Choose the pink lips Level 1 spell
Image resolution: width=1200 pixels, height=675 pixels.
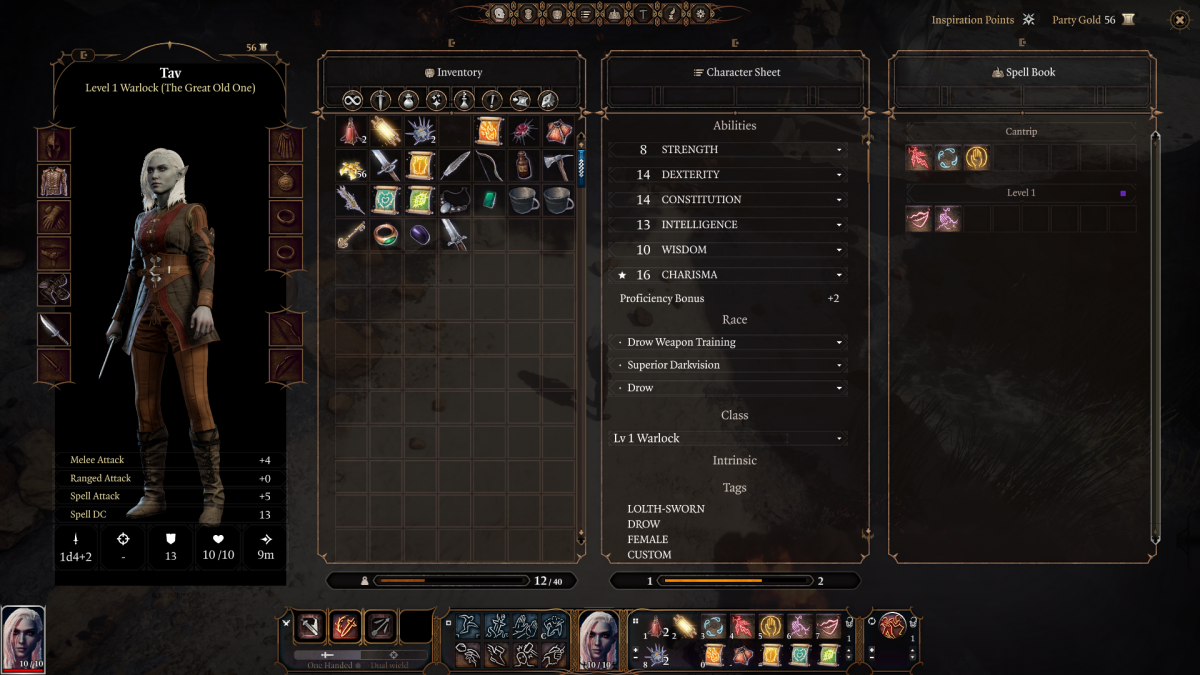pyautogui.click(x=919, y=218)
